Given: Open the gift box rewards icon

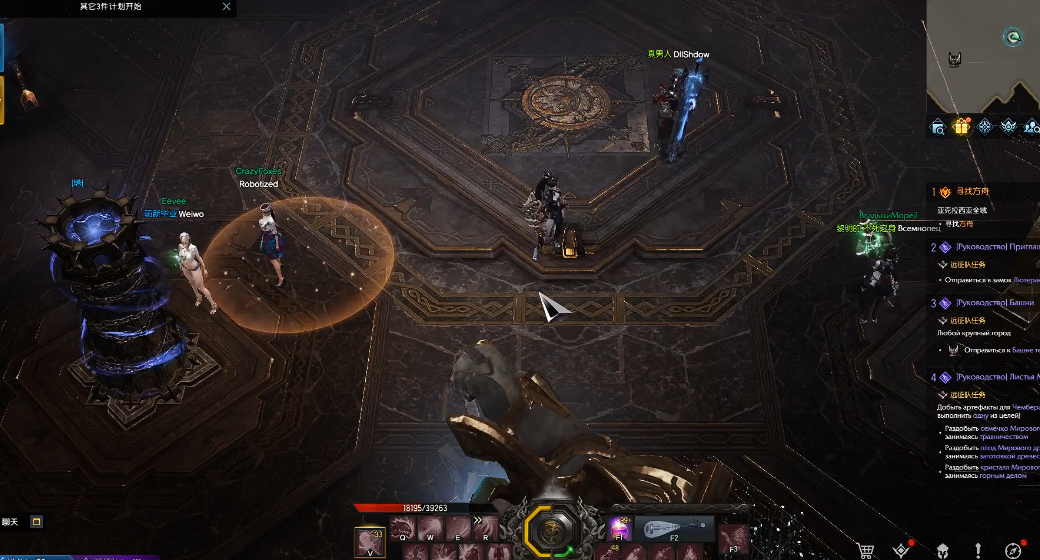Looking at the screenshot, I should coord(961,127).
